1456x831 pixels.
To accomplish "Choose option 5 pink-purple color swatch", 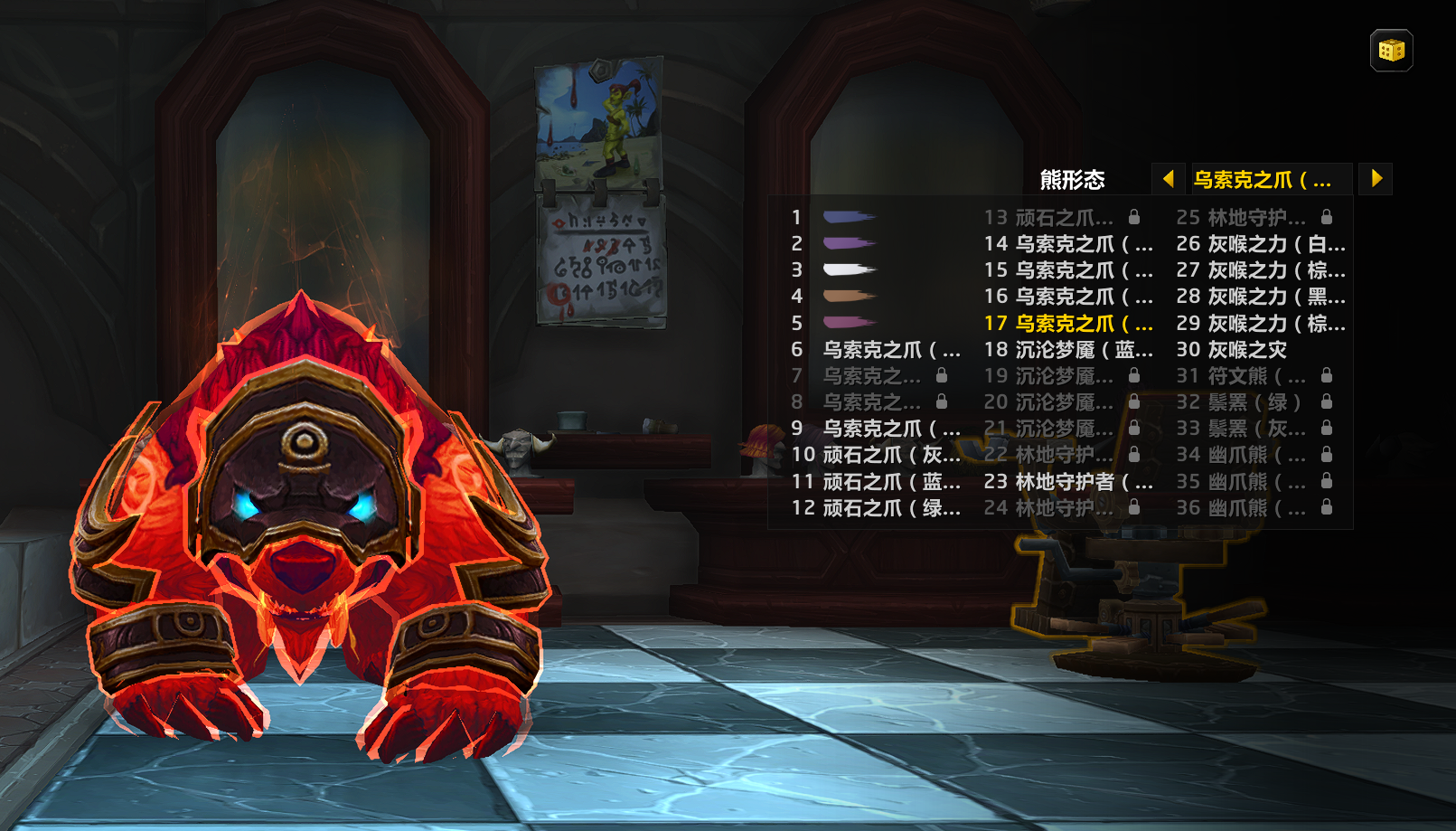I will (x=849, y=323).
